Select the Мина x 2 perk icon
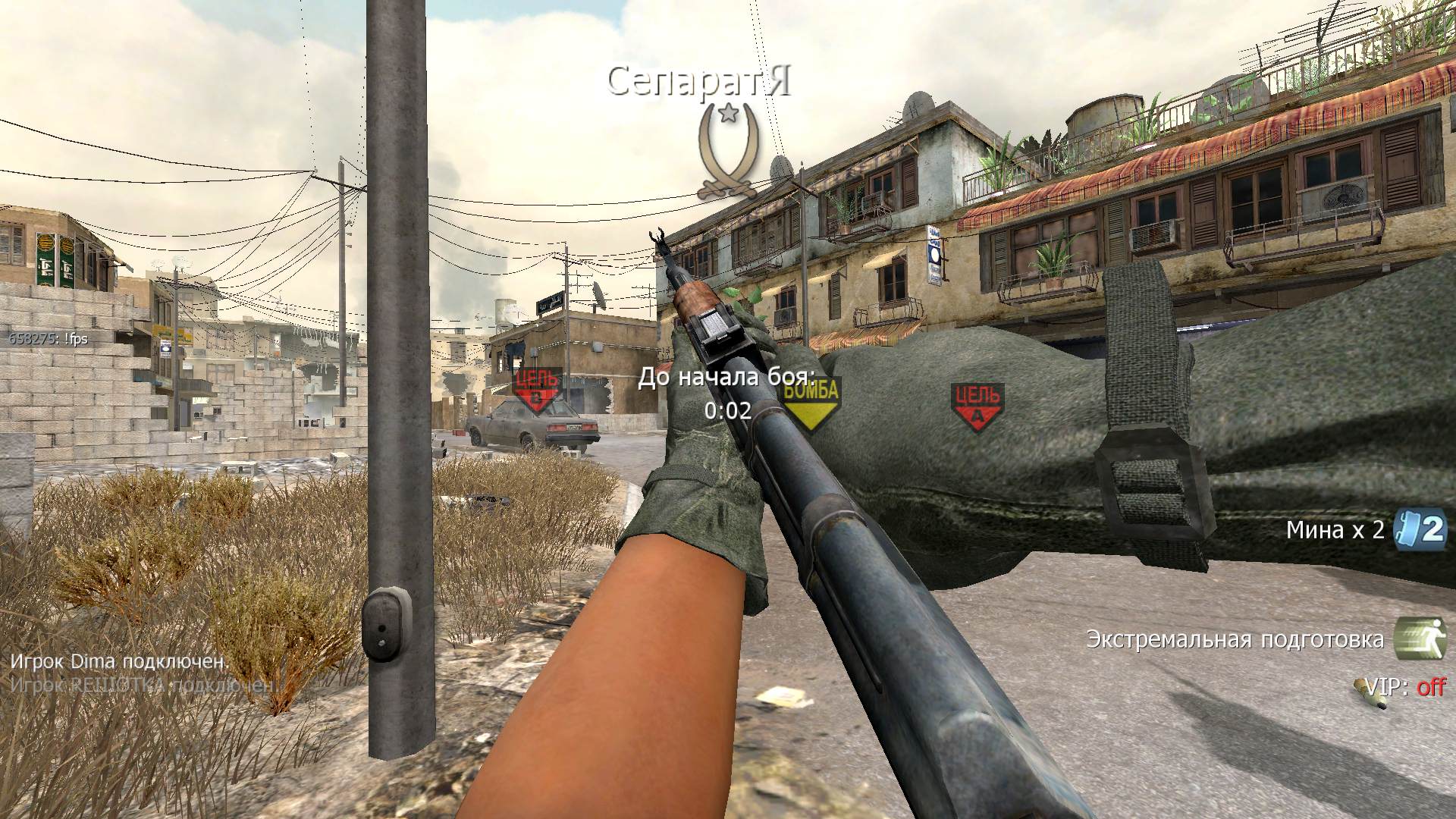The image size is (1456, 819). pyautogui.click(x=1420, y=530)
